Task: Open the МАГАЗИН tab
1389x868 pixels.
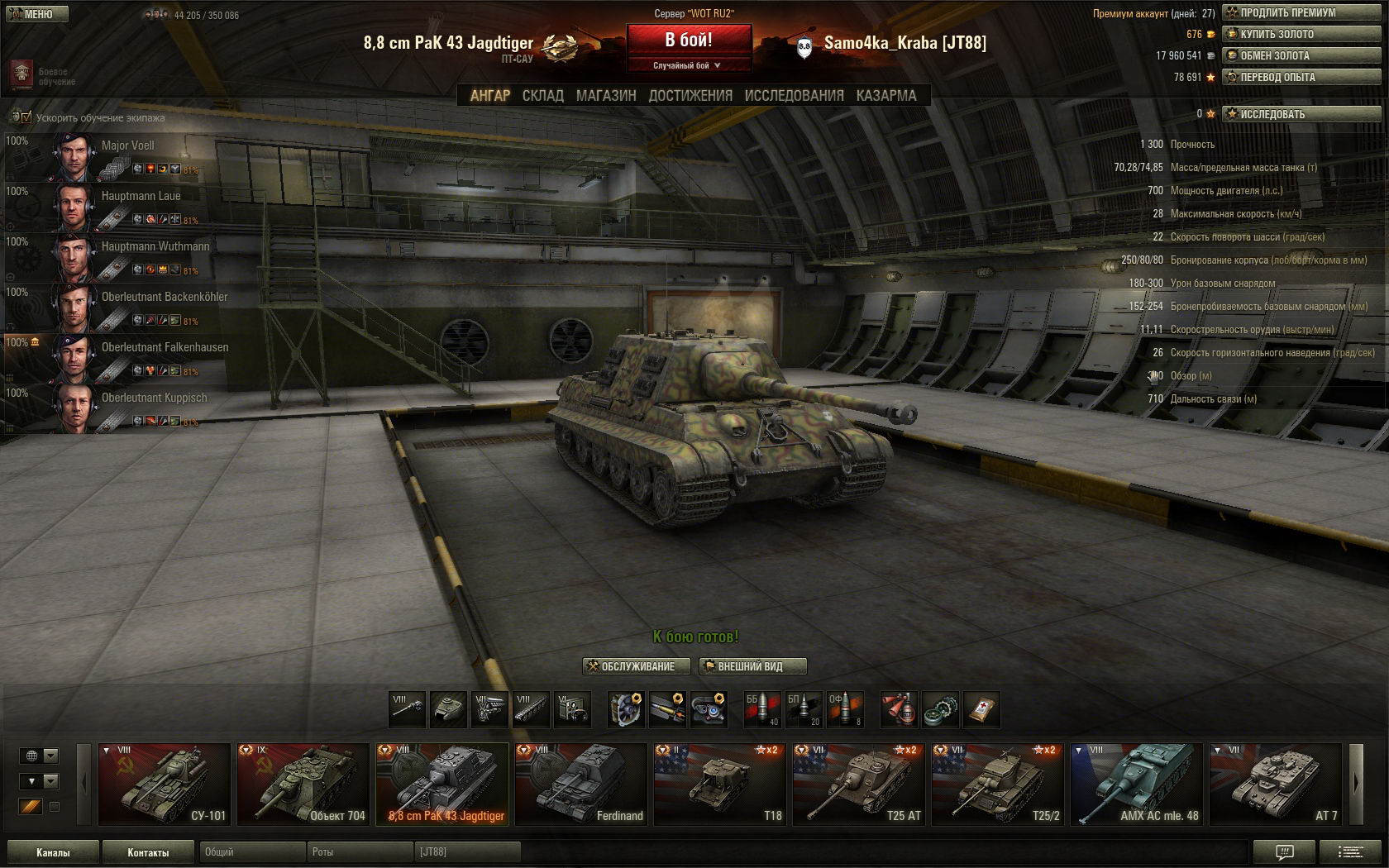Action: click(606, 96)
